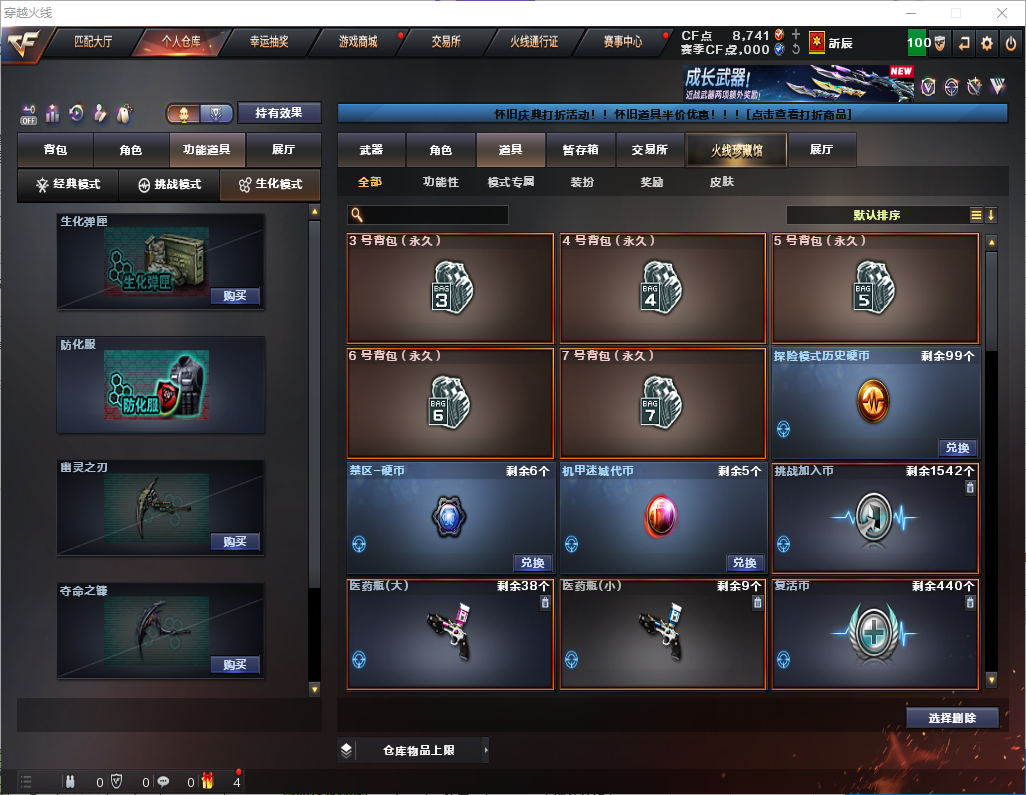
Task: Select the 挑战模式 challenge mode tab
Action: point(169,185)
